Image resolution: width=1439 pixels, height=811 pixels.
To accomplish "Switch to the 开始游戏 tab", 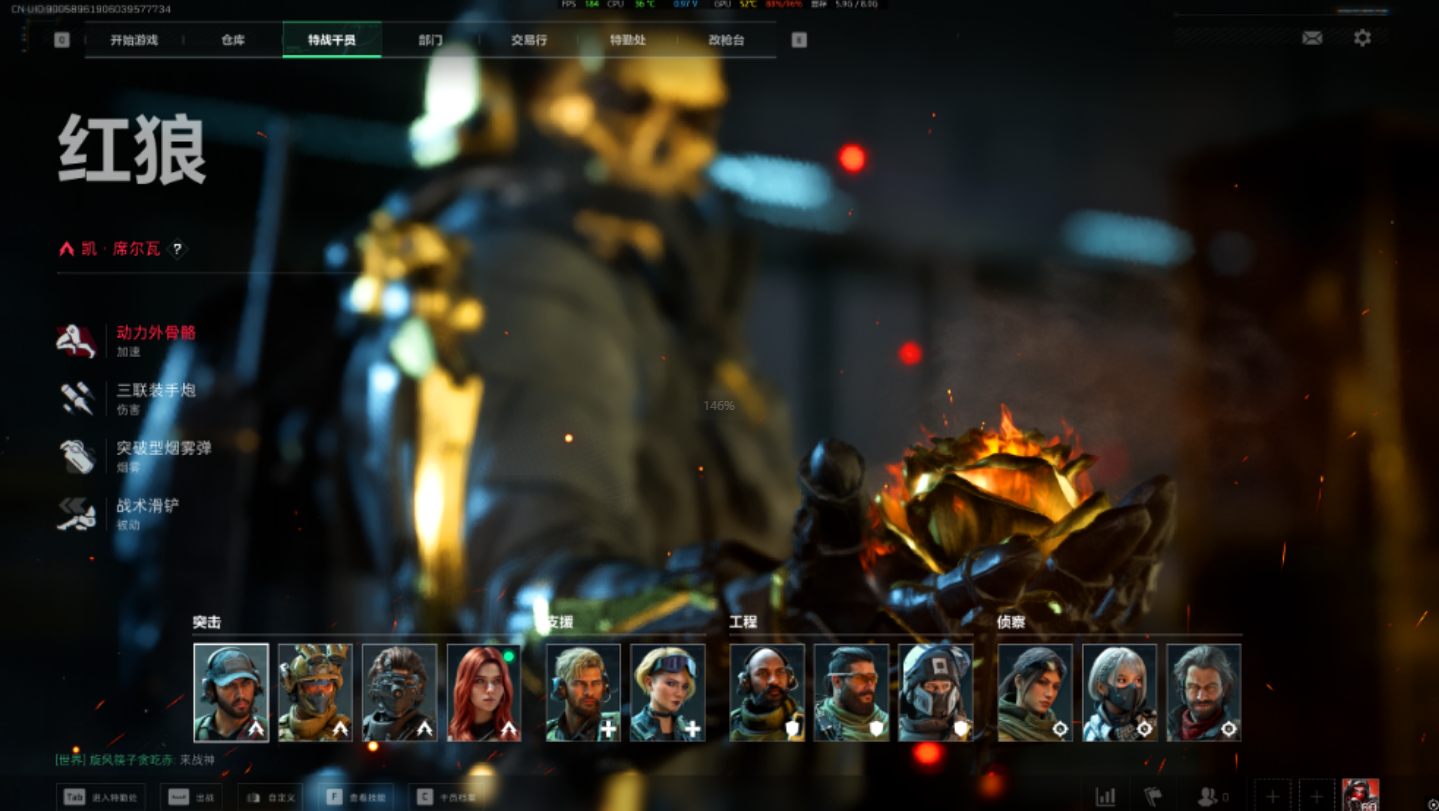I will [x=134, y=40].
